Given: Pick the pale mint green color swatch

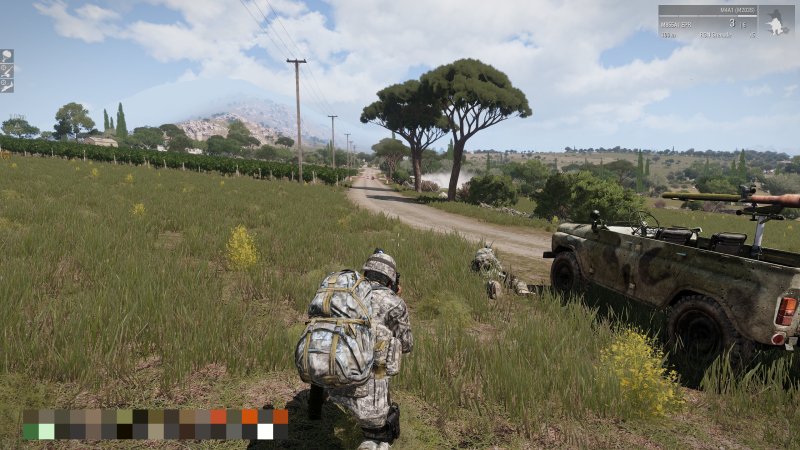Looking at the screenshot, I should click(x=46, y=431).
